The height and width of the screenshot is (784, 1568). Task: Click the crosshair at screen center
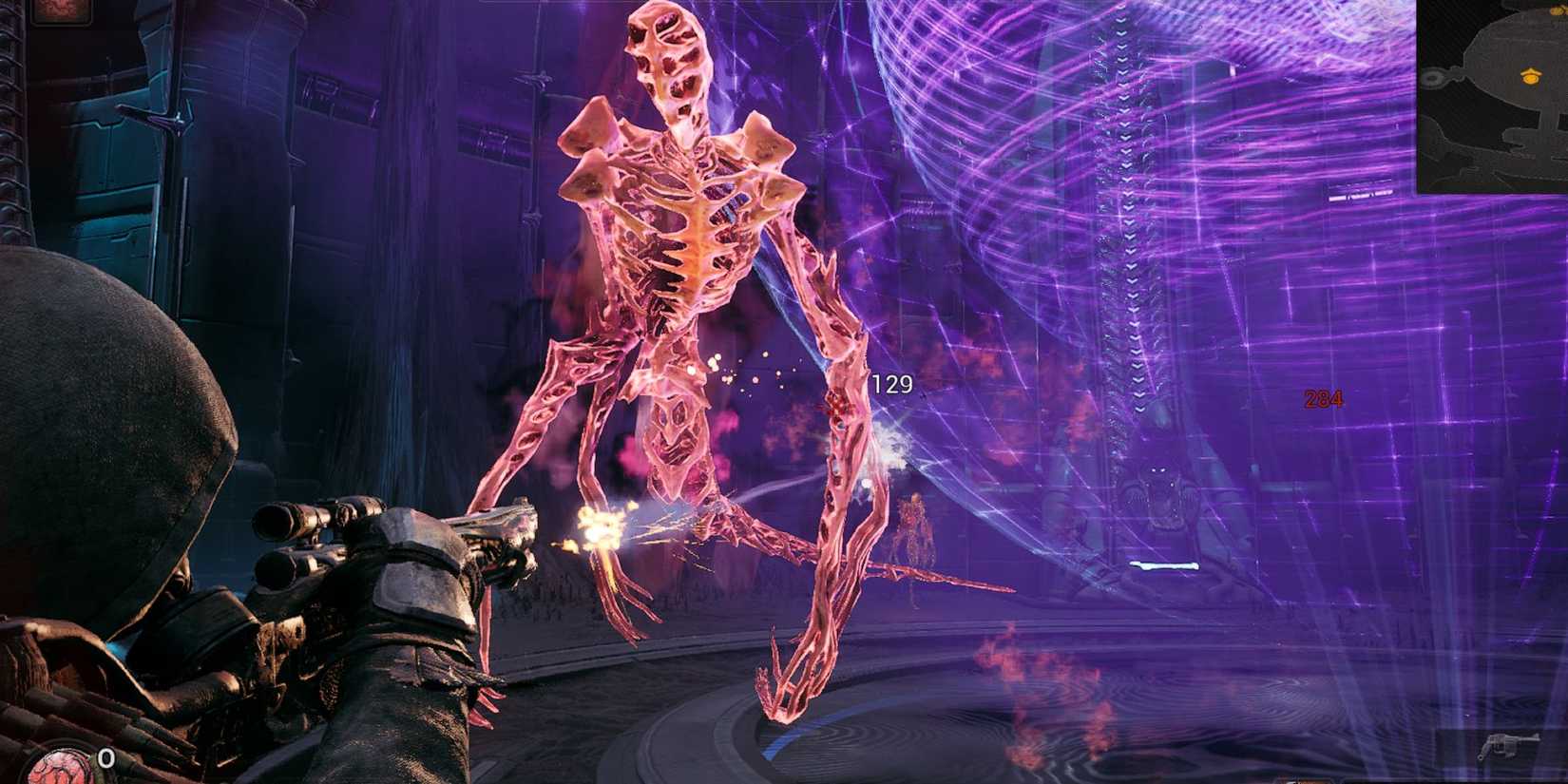784,392
